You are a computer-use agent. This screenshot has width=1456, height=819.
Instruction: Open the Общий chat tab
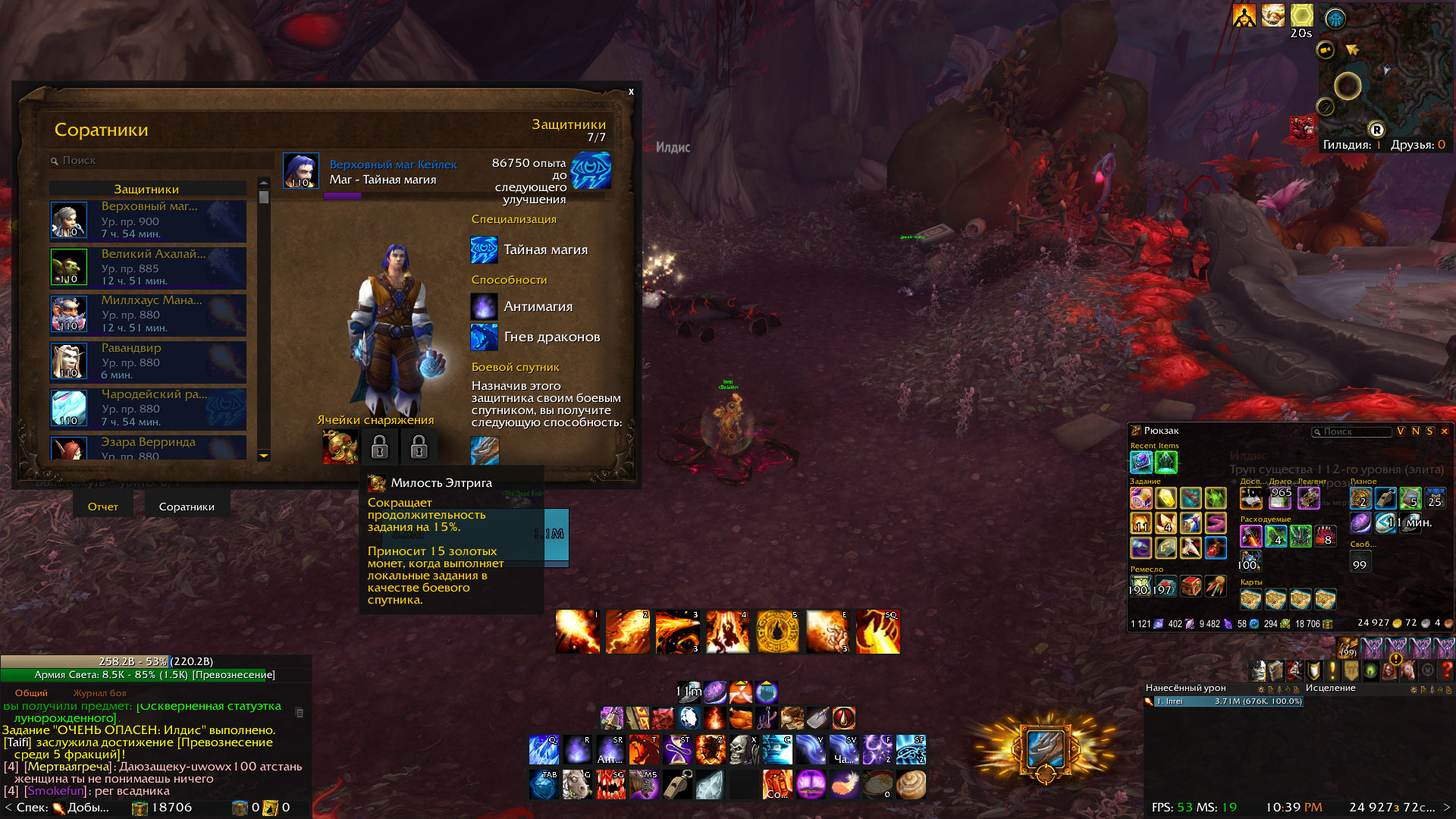(31, 693)
